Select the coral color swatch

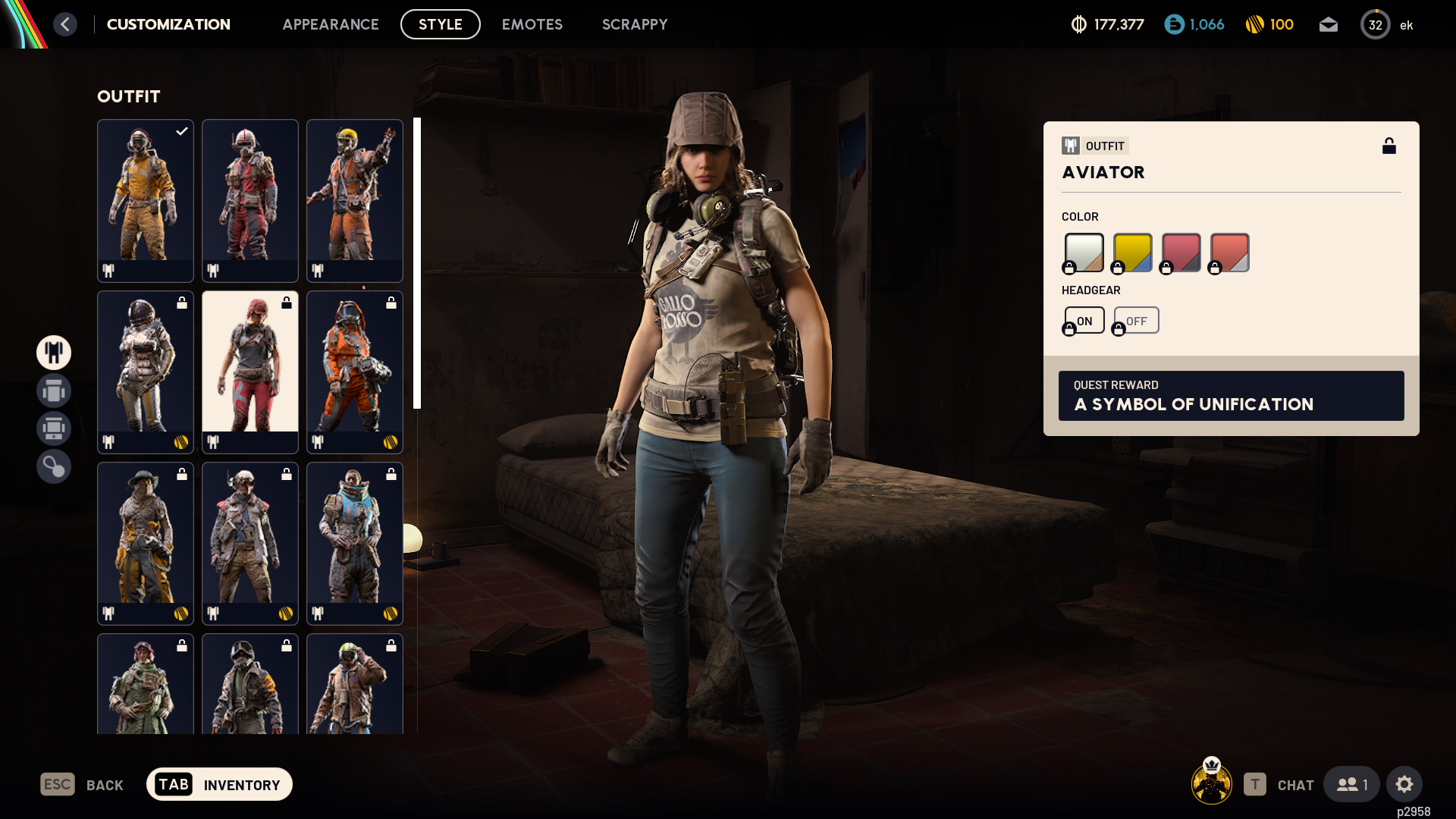[1229, 253]
